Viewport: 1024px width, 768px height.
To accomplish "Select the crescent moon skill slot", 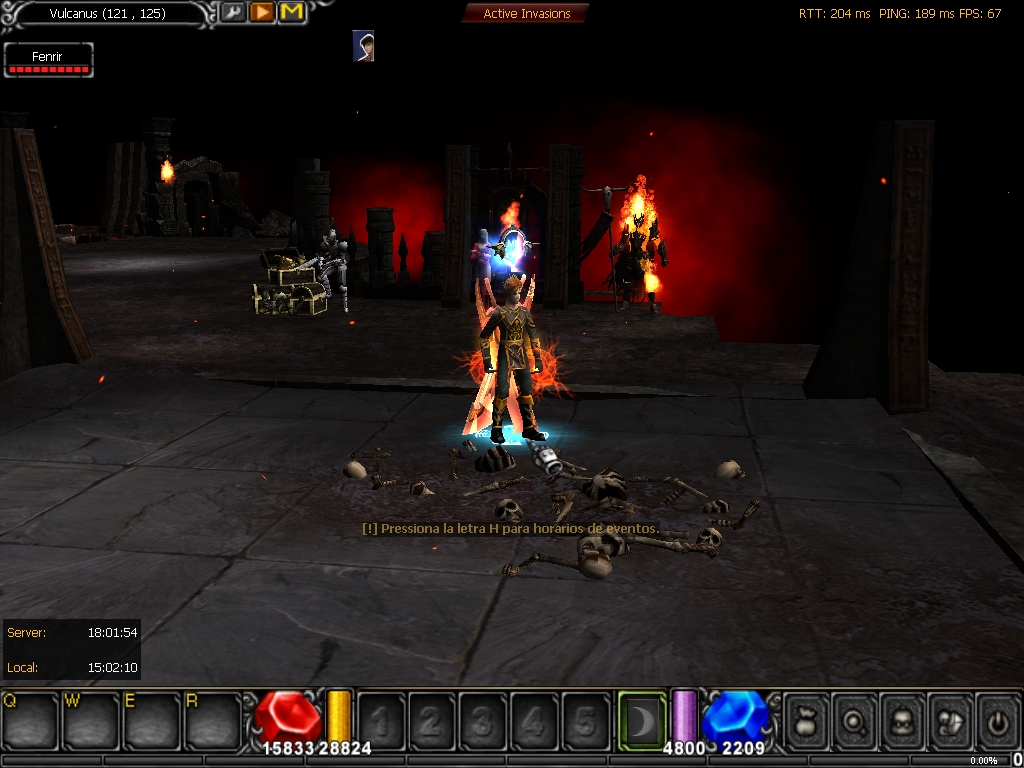I will pos(641,718).
